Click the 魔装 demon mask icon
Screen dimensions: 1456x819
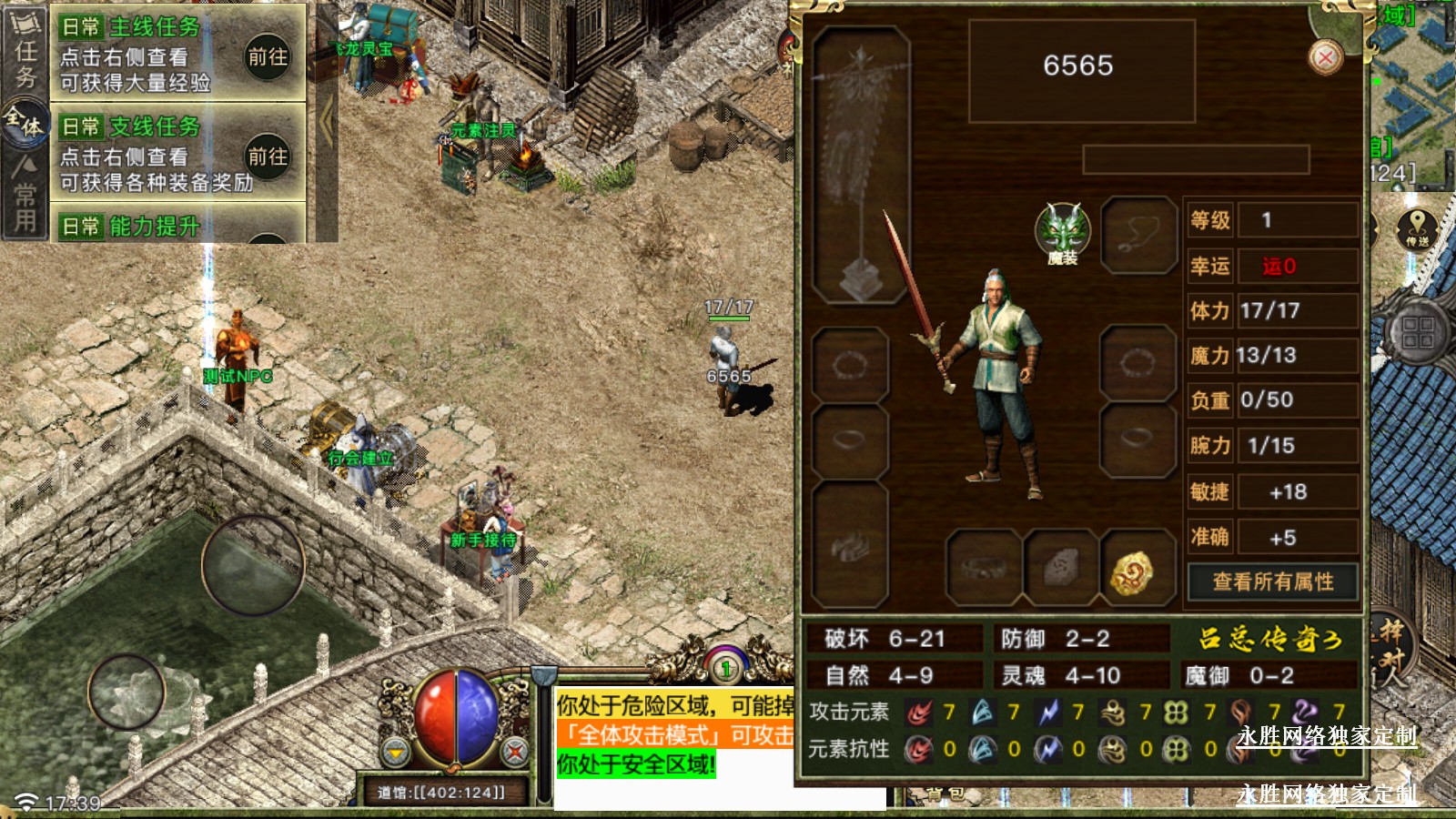click(1062, 231)
